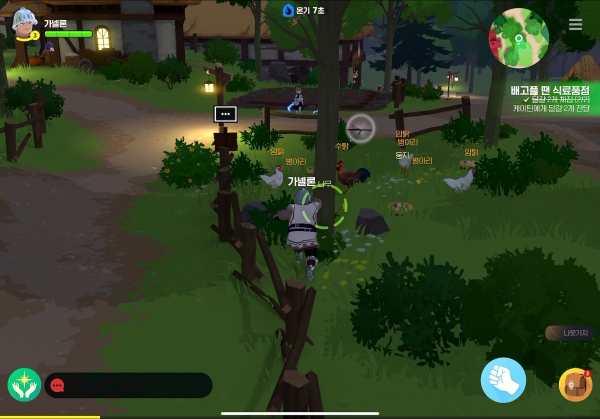Open the backpack inventory
This screenshot has width=600, height=419.
coord(575,385)
